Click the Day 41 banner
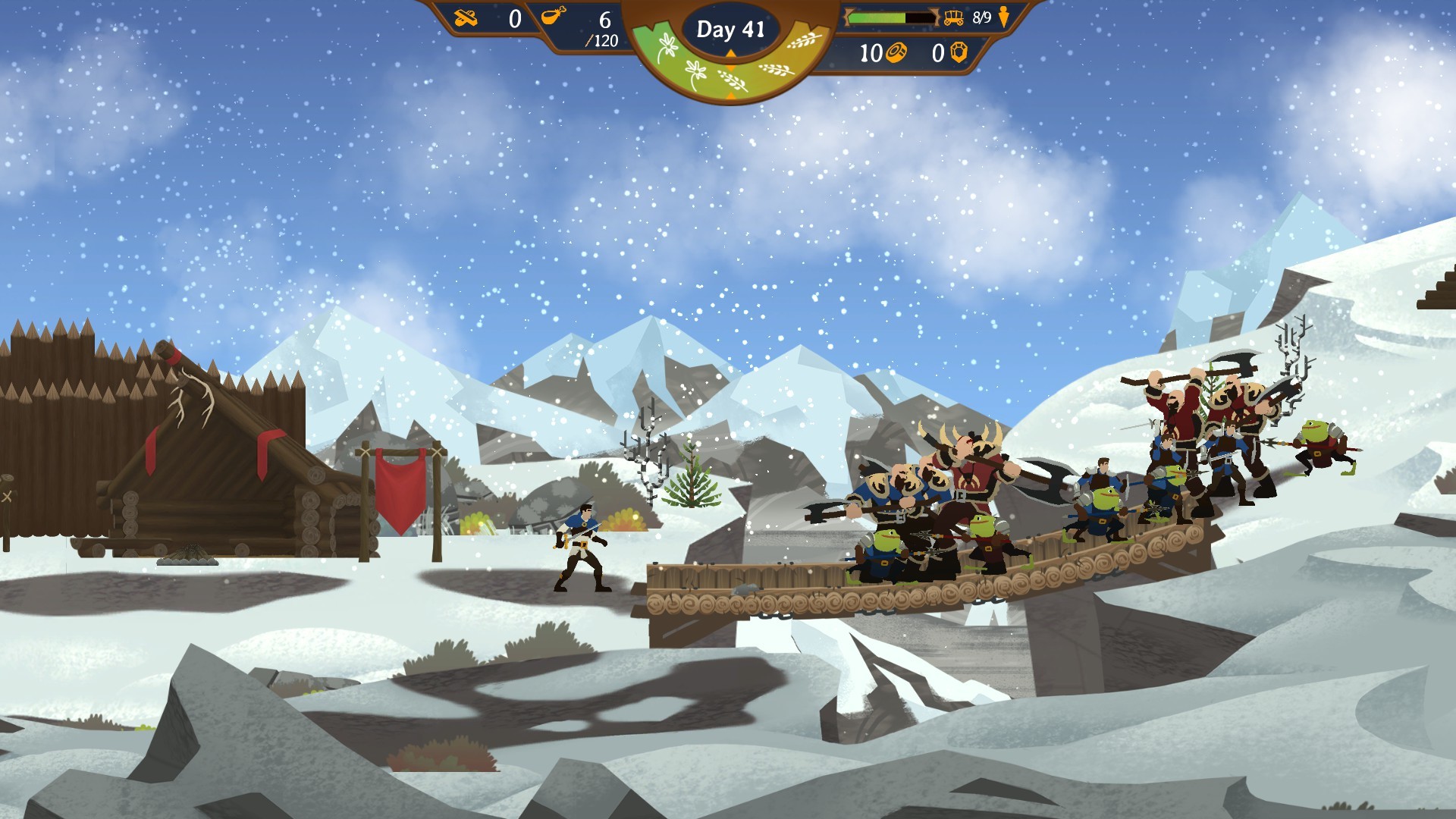 tap(731, 29)
